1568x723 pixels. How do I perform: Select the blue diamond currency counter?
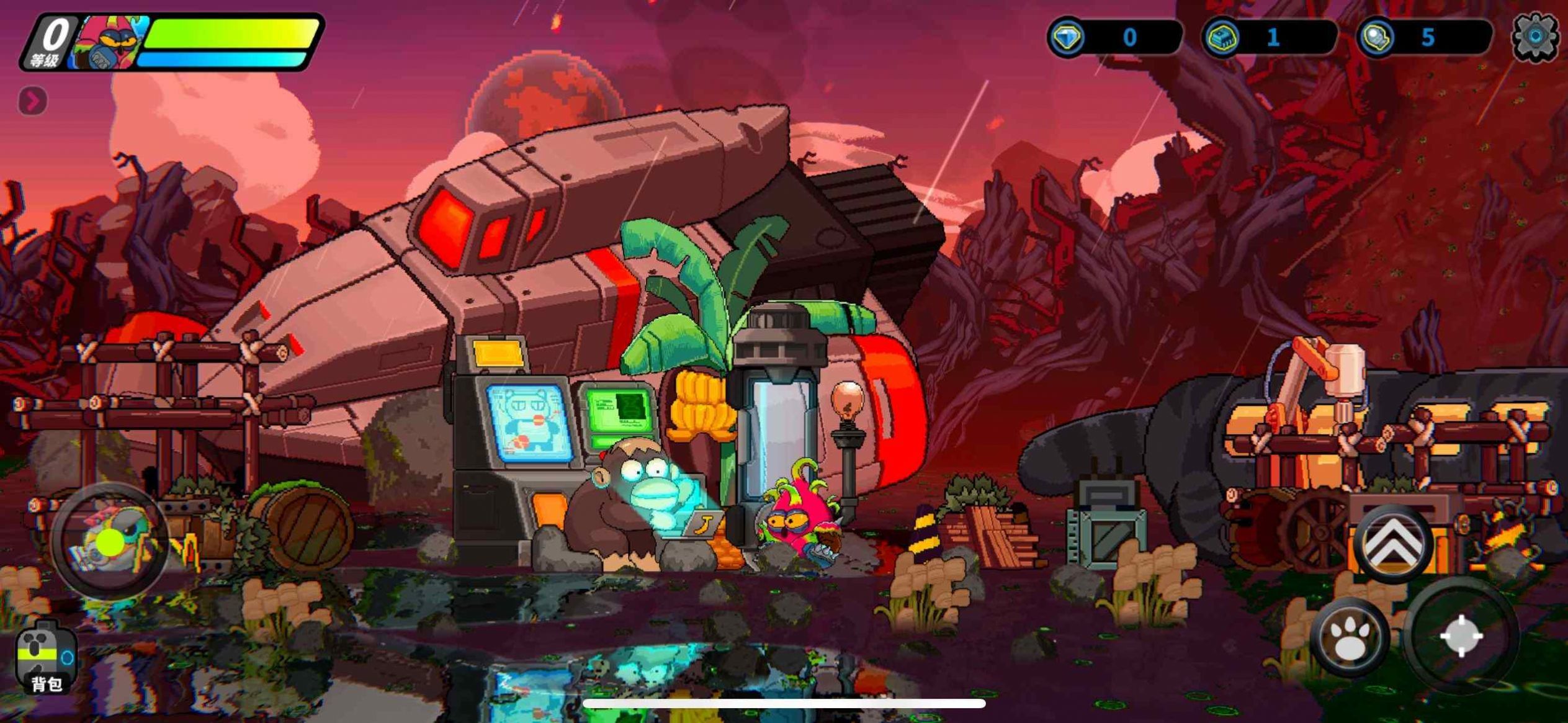[1114, 38]
